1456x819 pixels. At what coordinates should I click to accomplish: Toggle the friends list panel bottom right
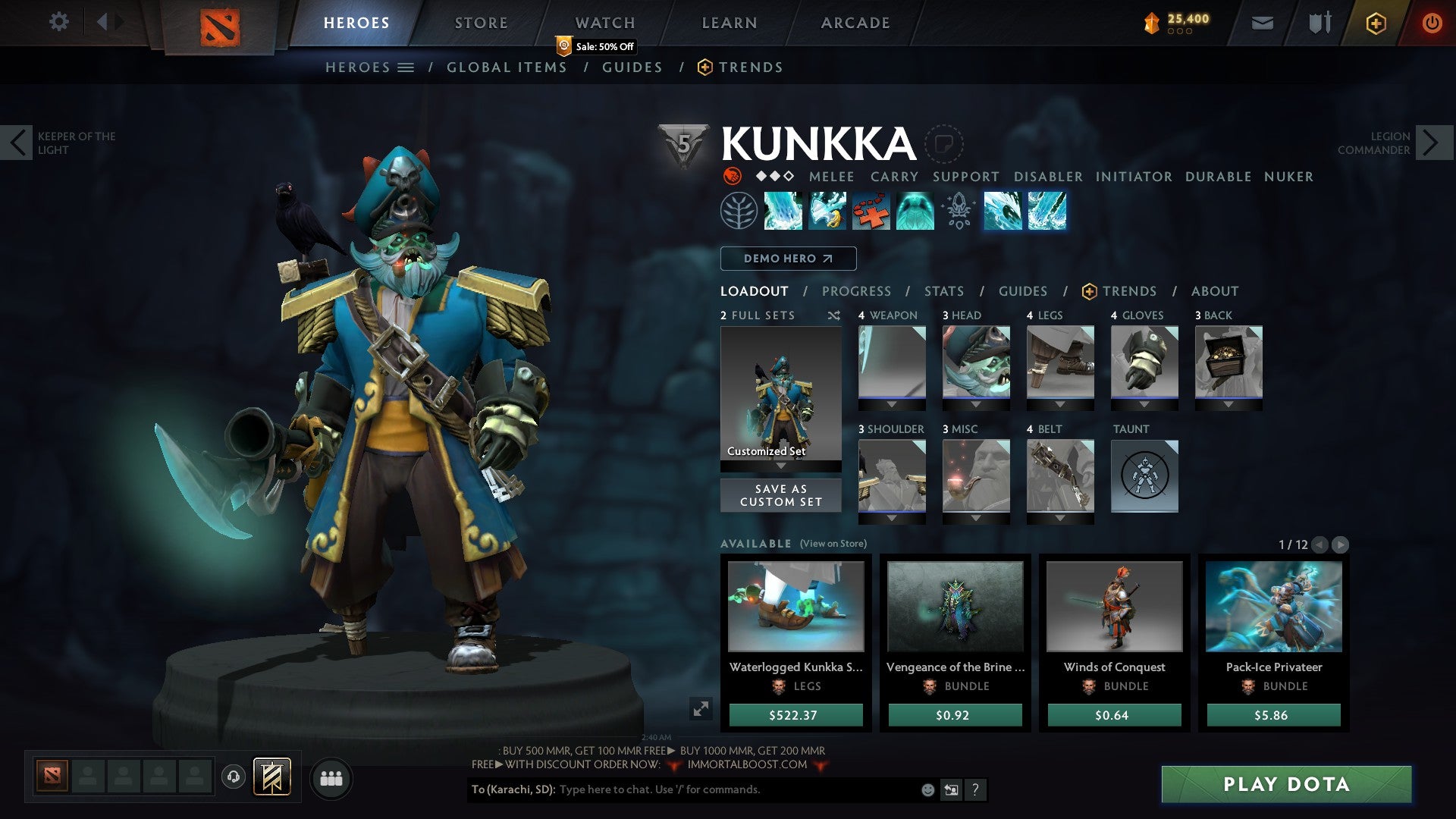[x=331, y=778]
